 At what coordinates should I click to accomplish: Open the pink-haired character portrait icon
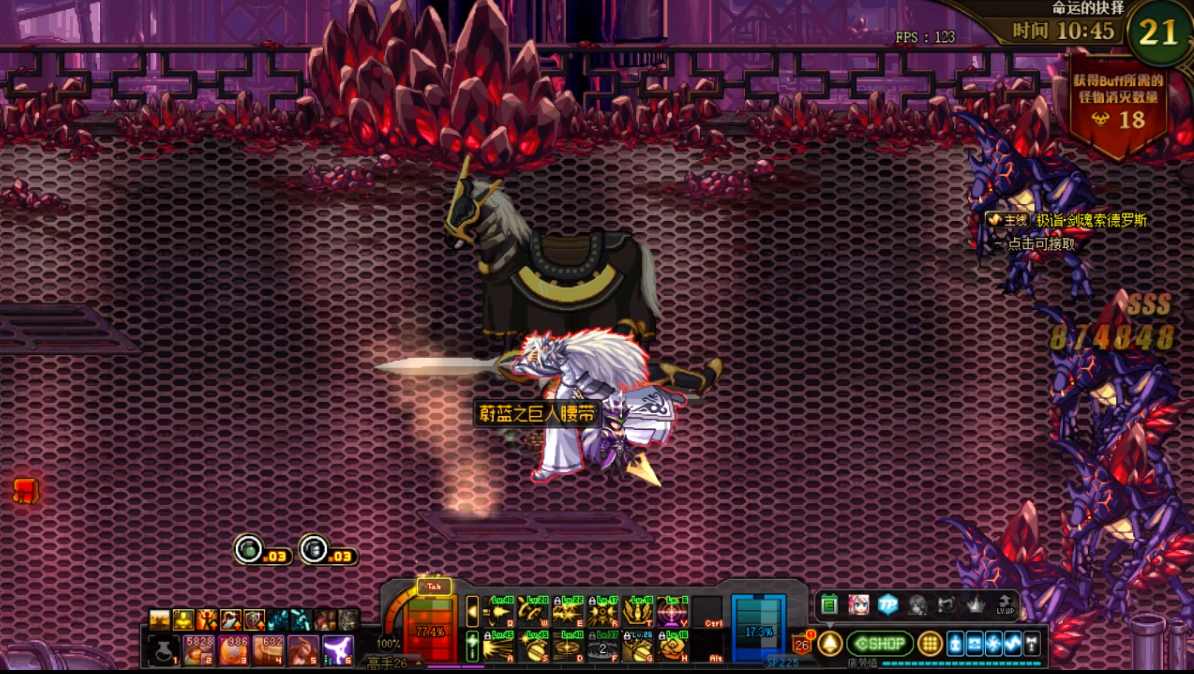tap(858, 605)
